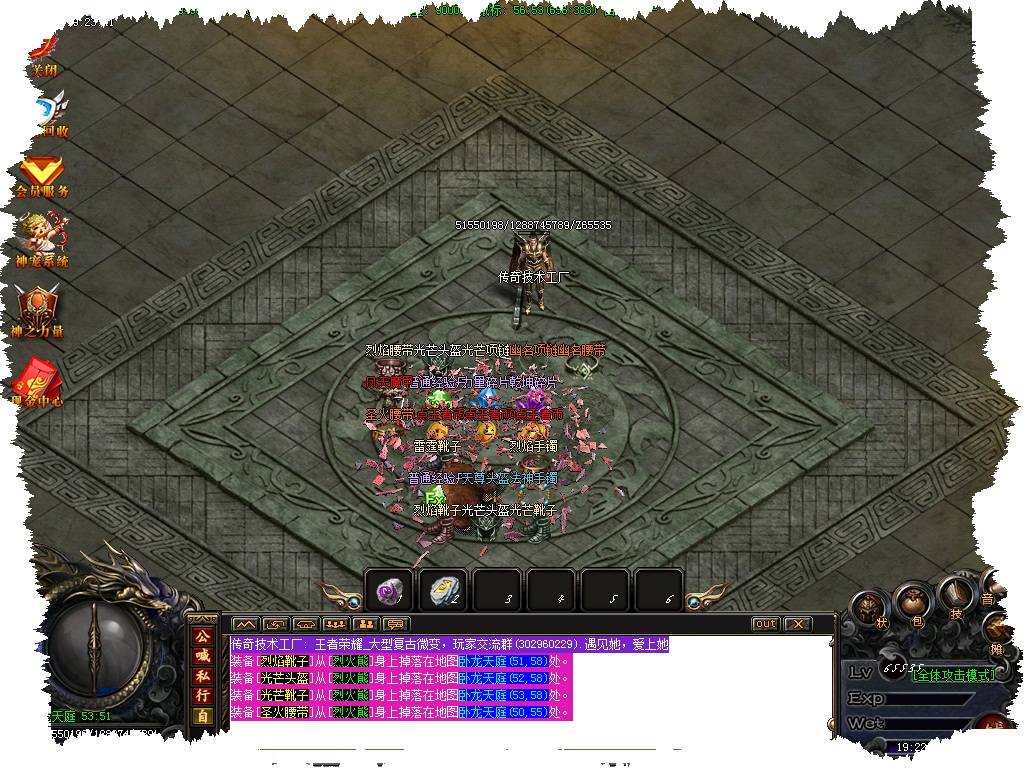Switch to the 公 public chat channel
Image resolution: width=1024 pixels, height=768 pixels.
(202, 636)
